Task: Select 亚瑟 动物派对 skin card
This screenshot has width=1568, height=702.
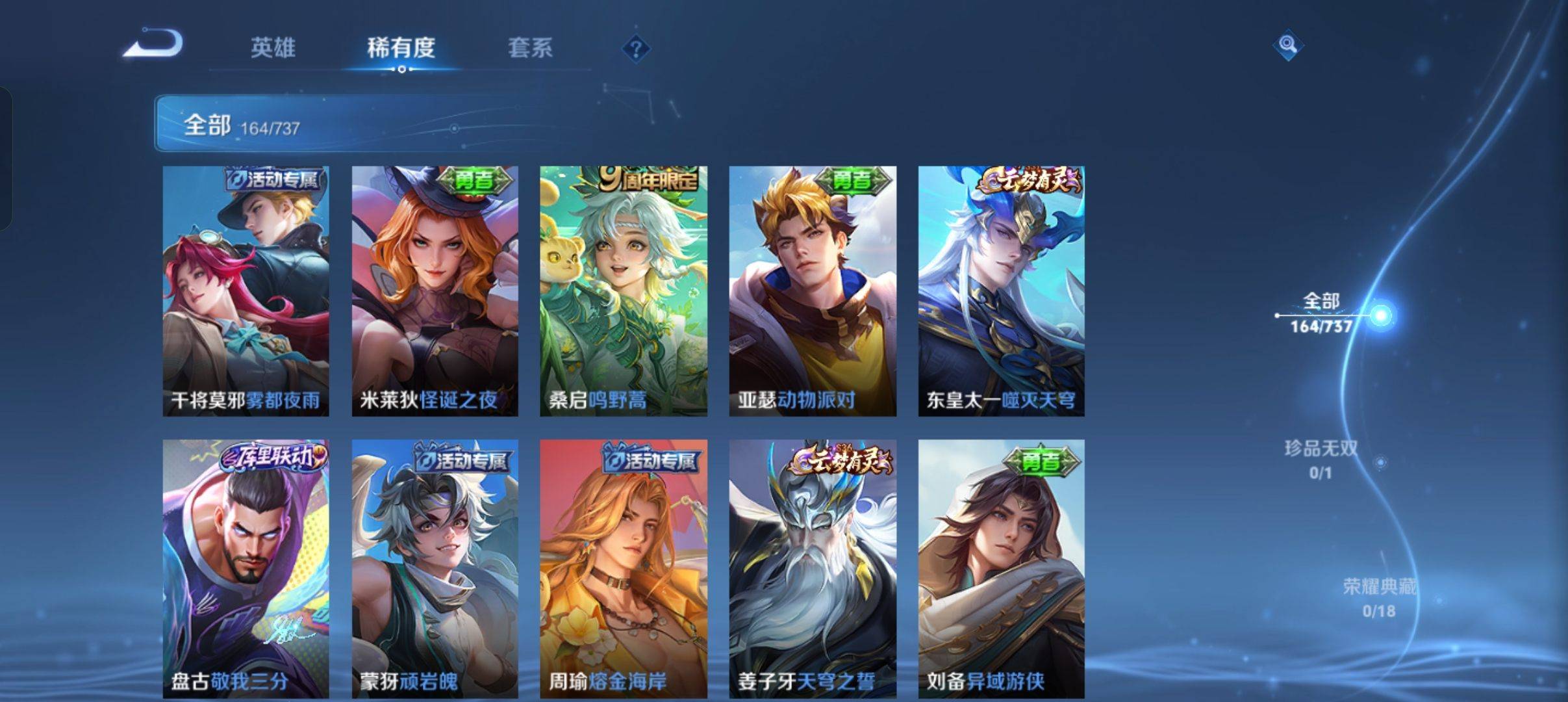Action: [x=812, y=292]
